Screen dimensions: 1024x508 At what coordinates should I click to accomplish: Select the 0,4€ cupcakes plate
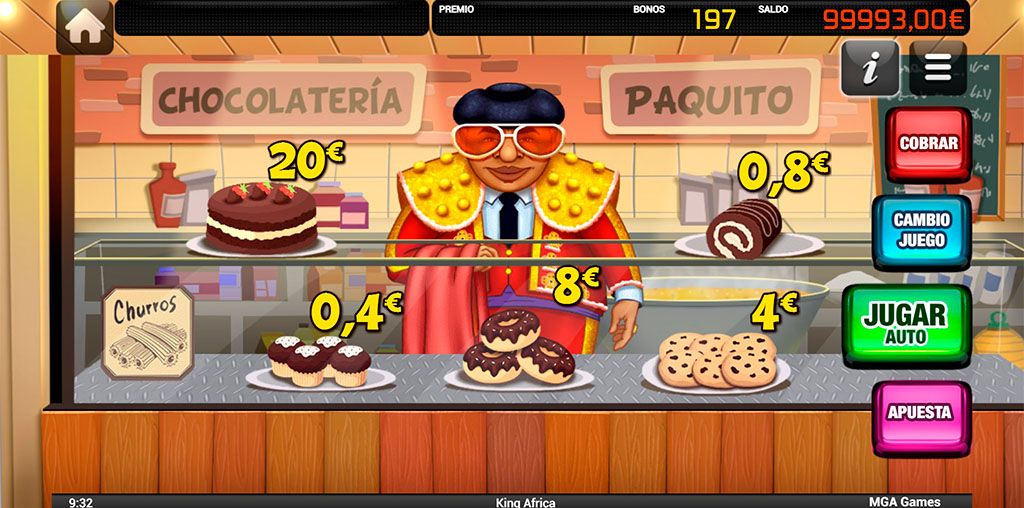[319, 362]
